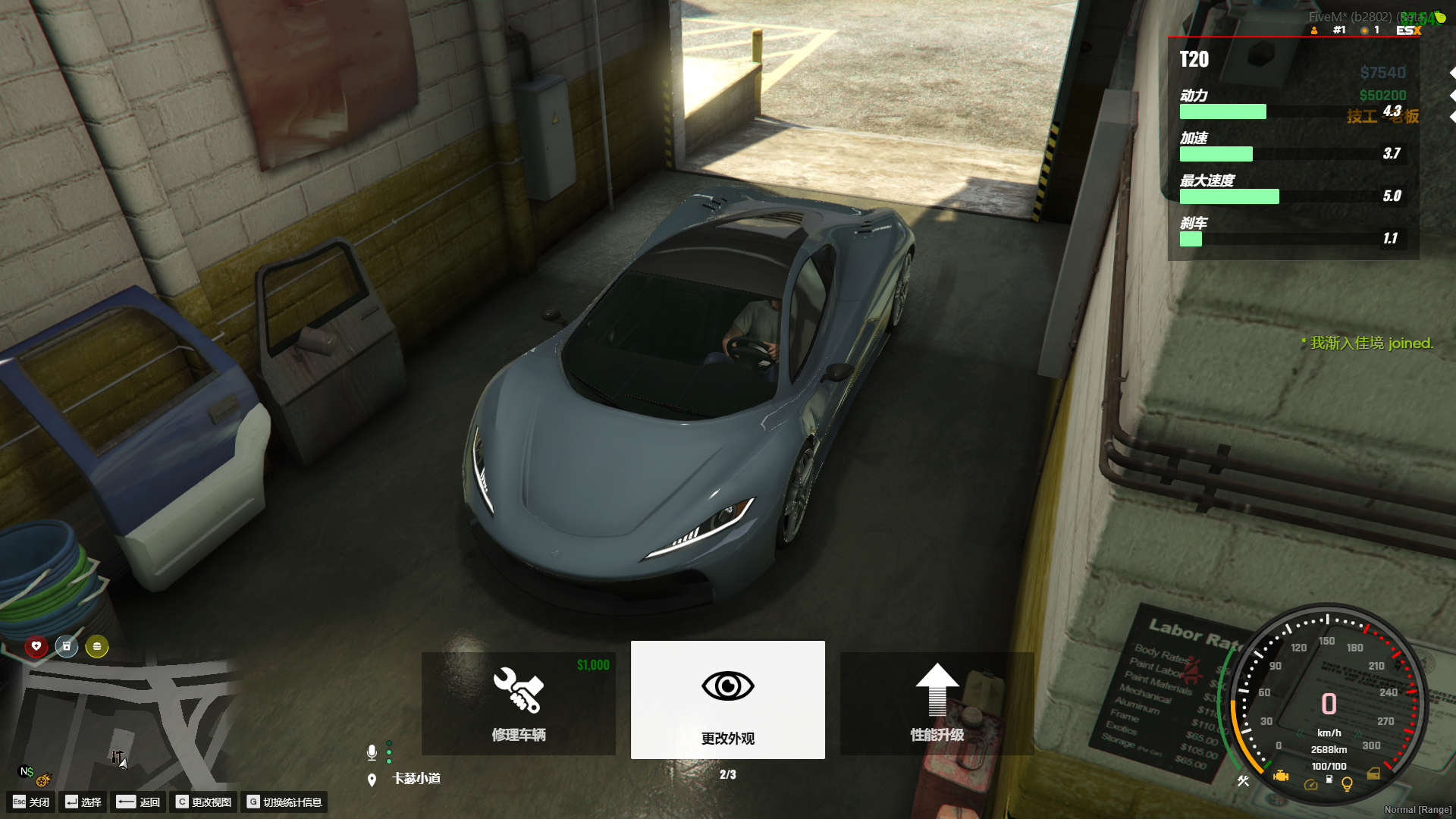
Task: Select the 更改外观 change appearance card
Action: 728,699
